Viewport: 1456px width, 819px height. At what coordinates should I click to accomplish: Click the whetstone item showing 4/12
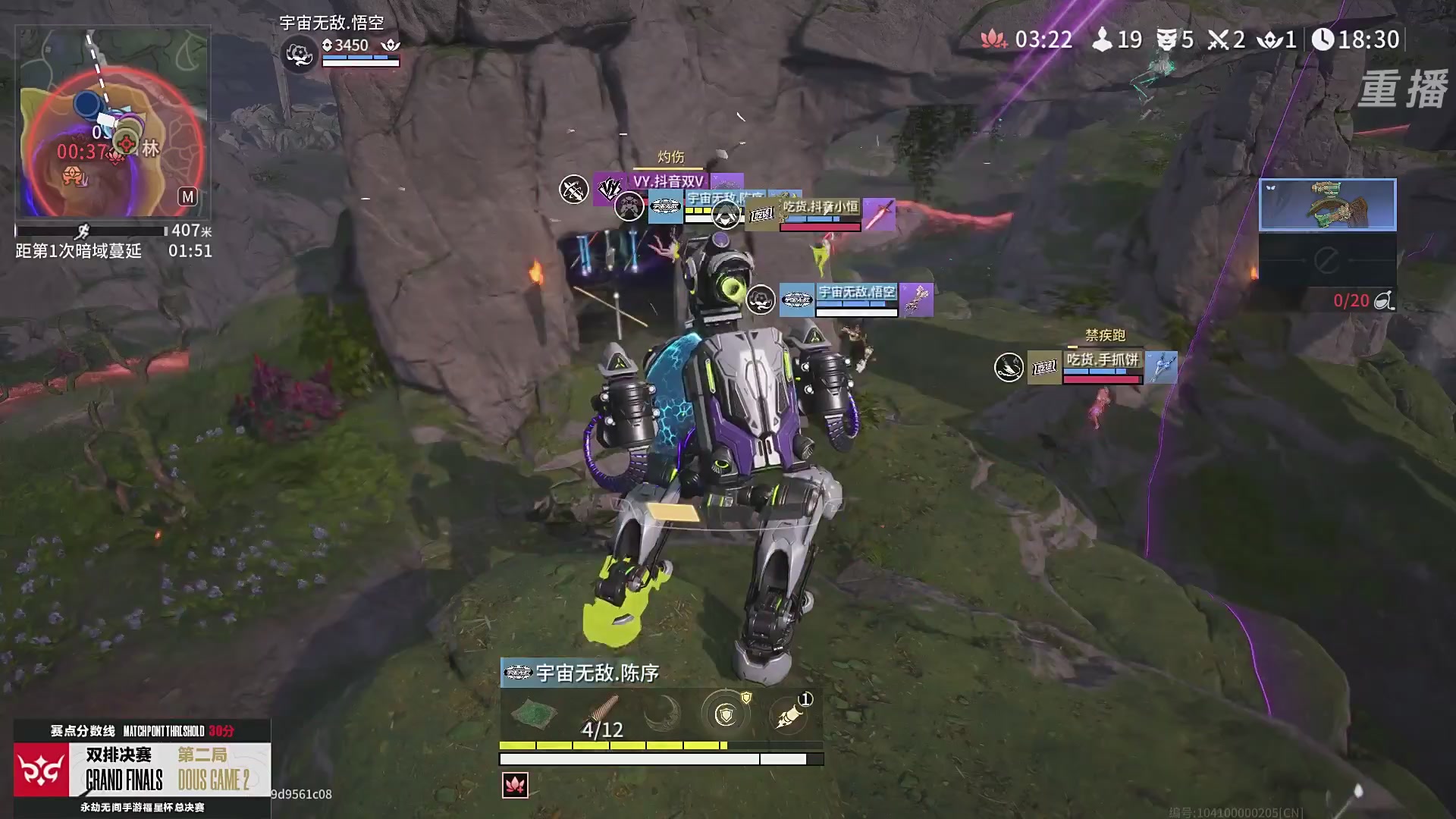pyautogui.click(x=603, y=709)
